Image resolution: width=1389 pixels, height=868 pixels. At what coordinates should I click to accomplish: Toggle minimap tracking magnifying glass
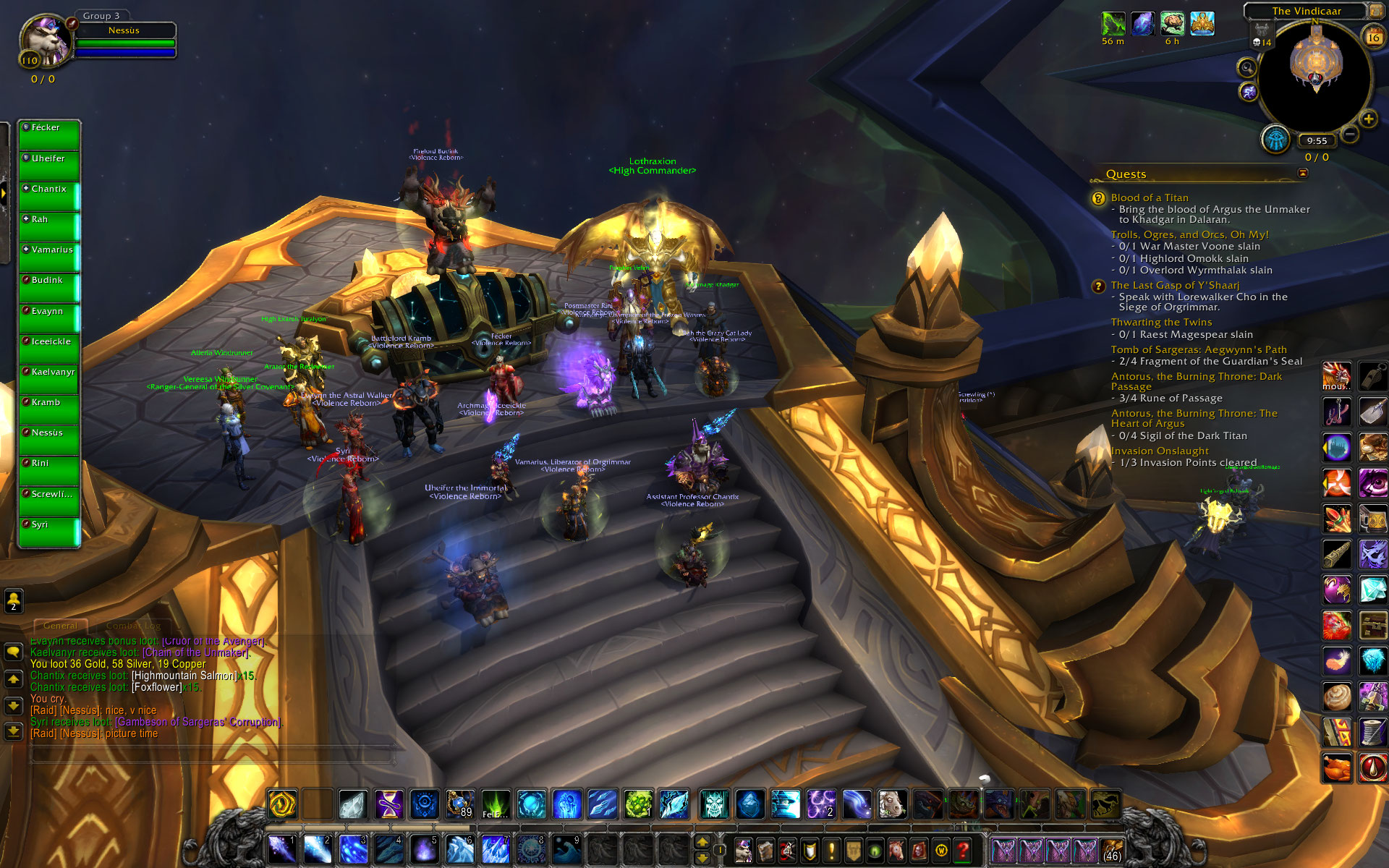(x=1246, y=68)
